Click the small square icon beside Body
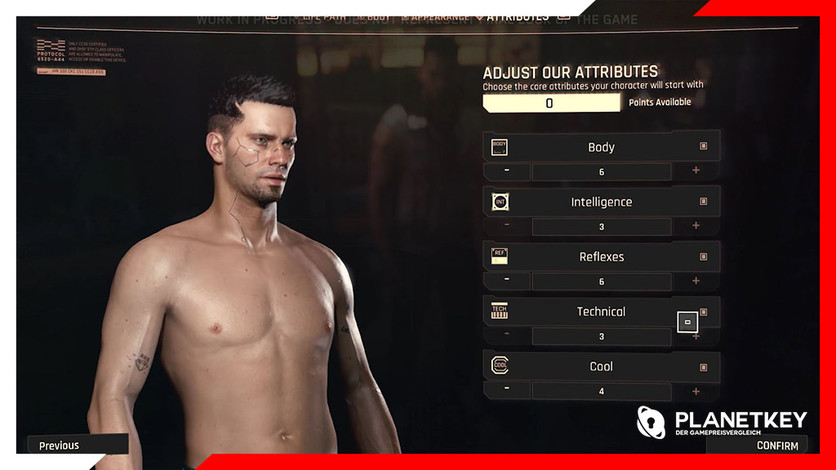The width and height of the screenshot is (836, 470). [x=703, y=146]
